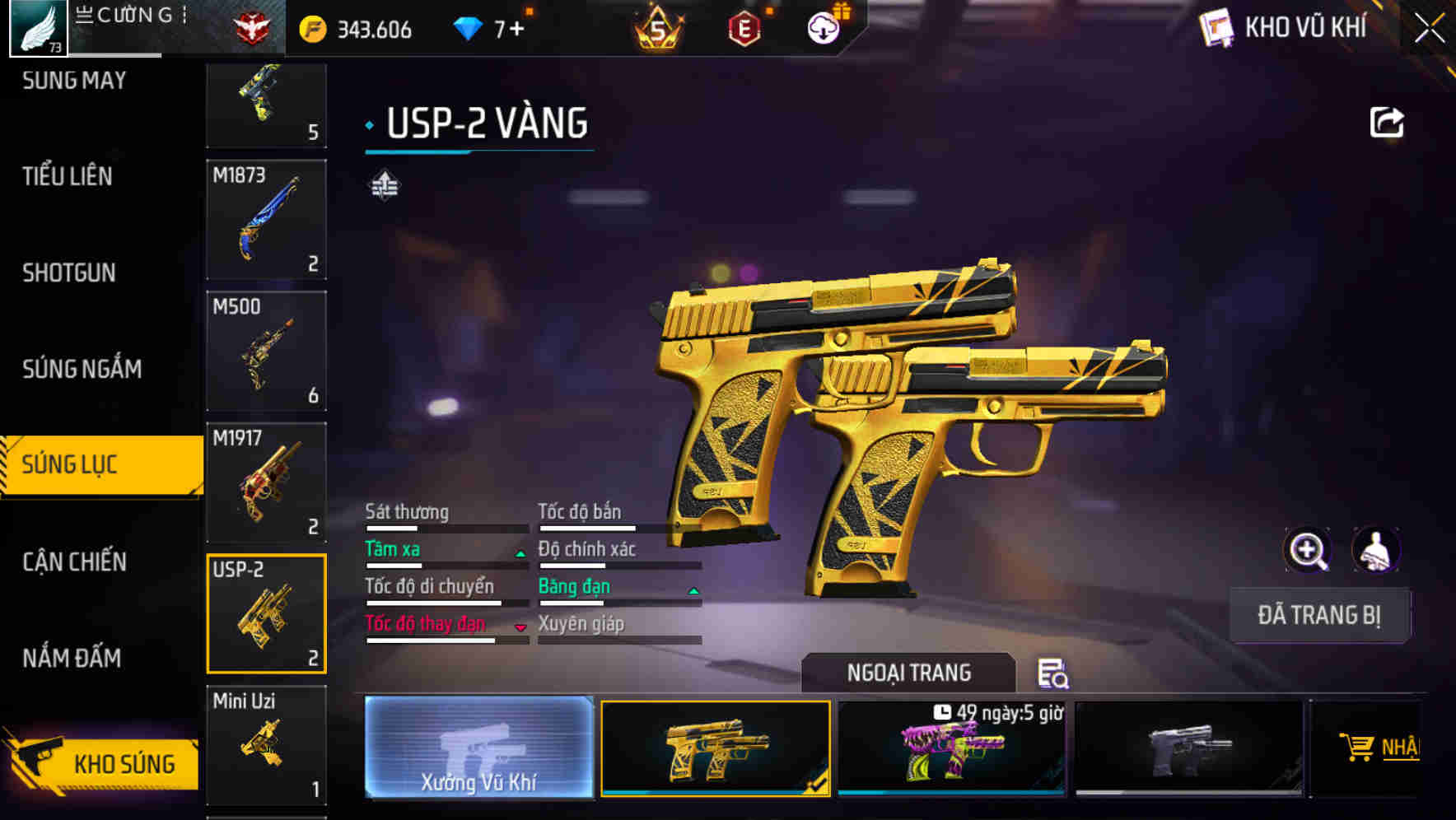Screen dimensions: 1456x820
Task: Click the Kho Súng gun inventory toggle
Action: point(102,763)
